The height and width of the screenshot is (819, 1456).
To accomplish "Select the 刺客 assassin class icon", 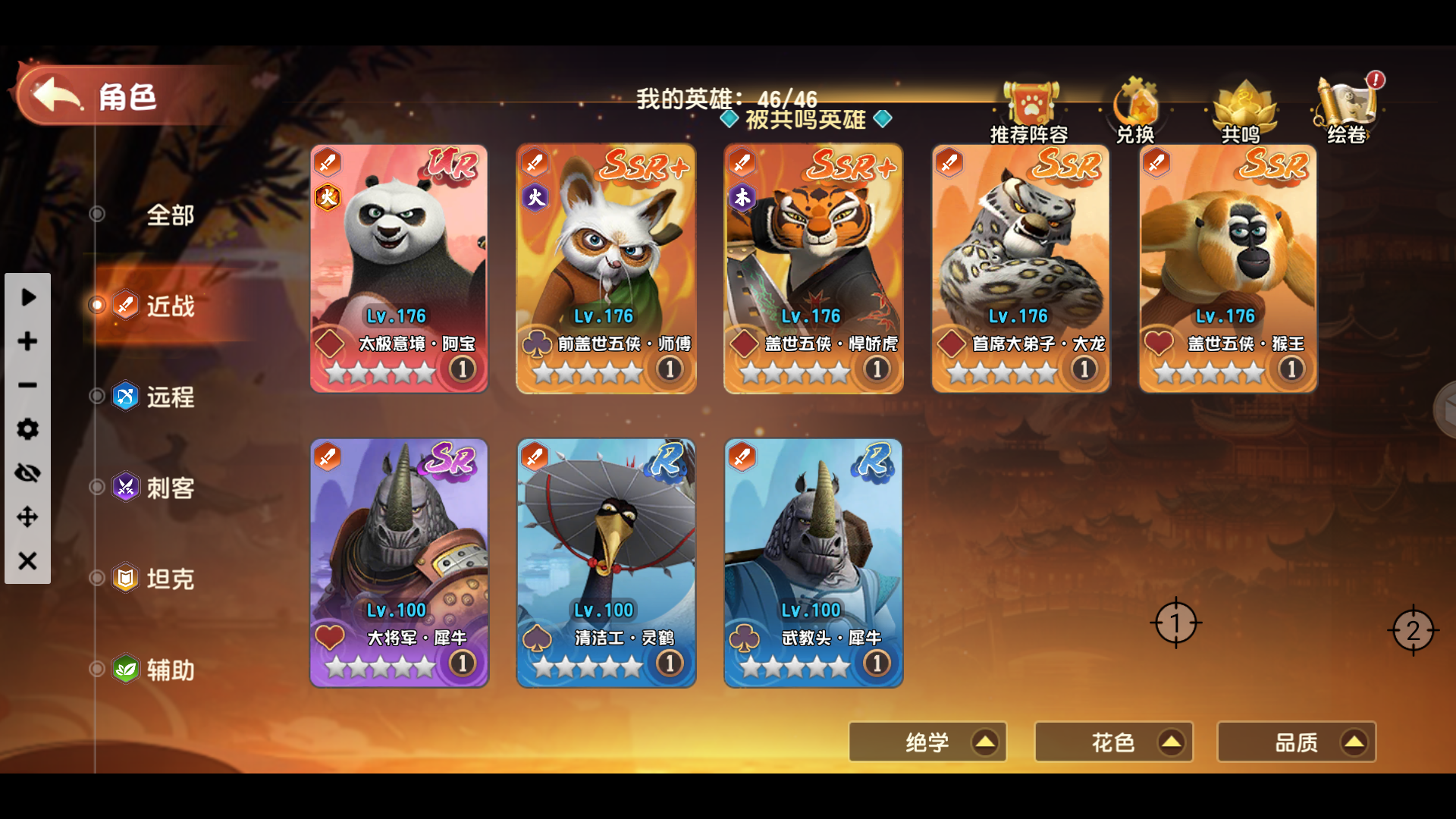I will (x=125, y=488).
